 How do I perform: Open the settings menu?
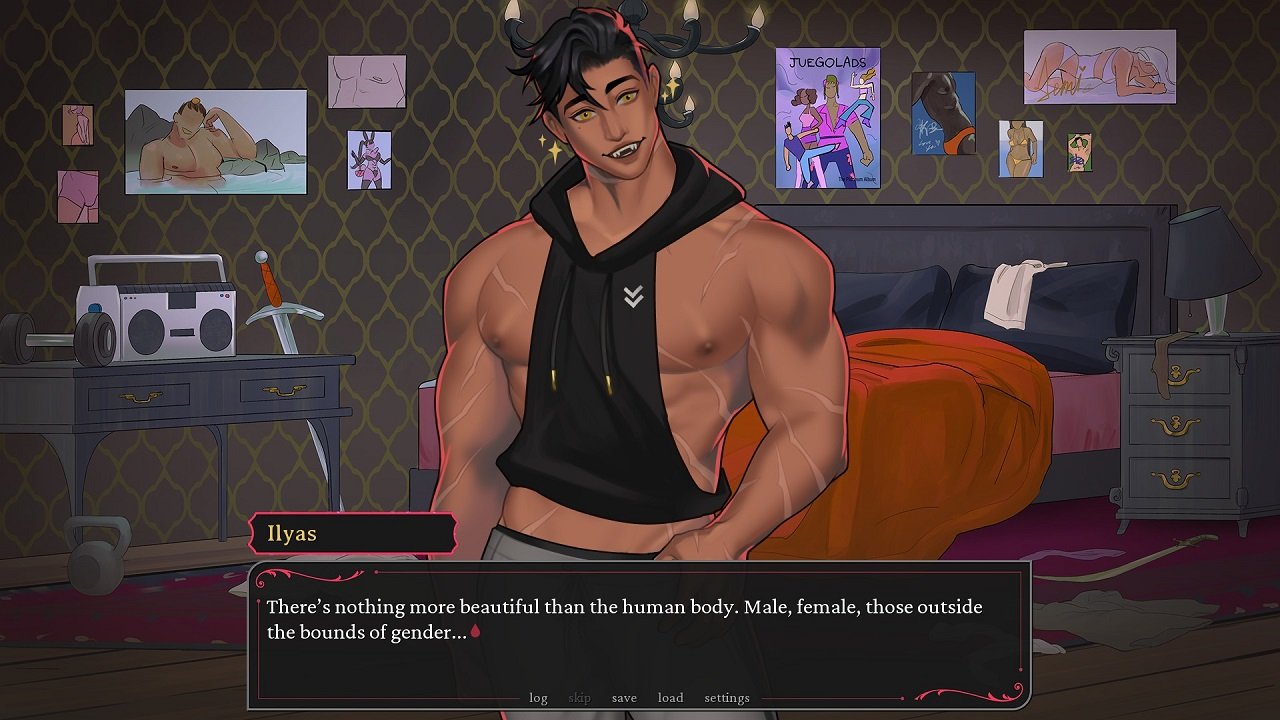point(727,698)
